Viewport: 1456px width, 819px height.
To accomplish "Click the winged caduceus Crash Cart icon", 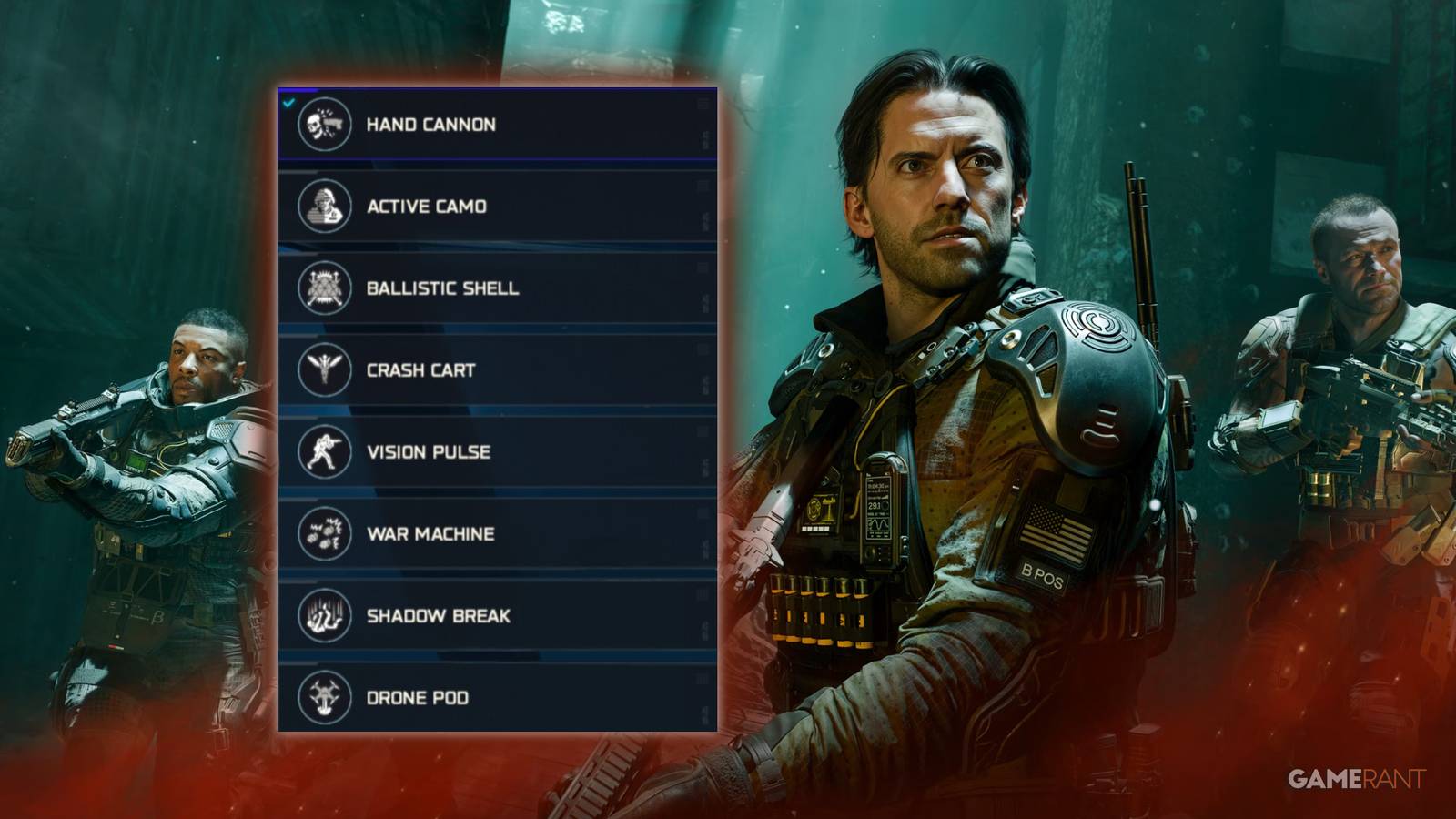I will (325, 369).
